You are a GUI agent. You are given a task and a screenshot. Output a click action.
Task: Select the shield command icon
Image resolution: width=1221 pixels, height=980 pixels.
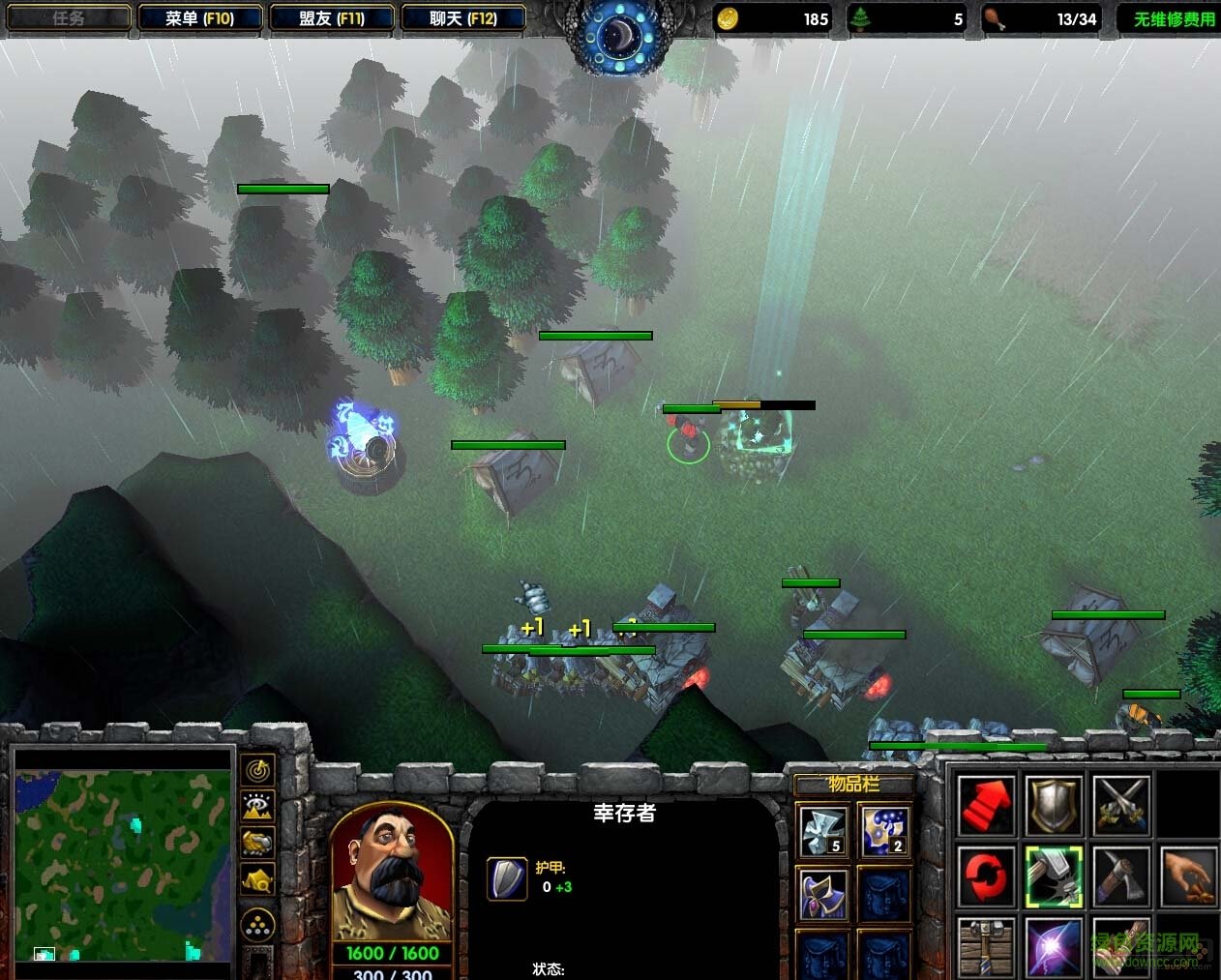click(1054, 805)
